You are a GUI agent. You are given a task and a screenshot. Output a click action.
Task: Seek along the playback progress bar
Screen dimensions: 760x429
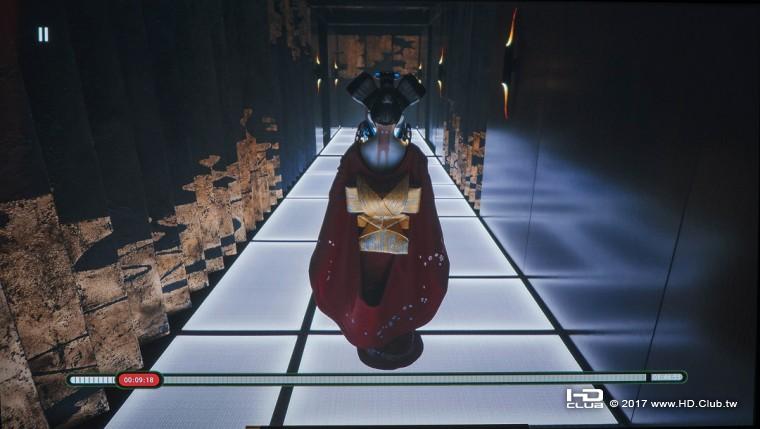[x=400, y=379]
